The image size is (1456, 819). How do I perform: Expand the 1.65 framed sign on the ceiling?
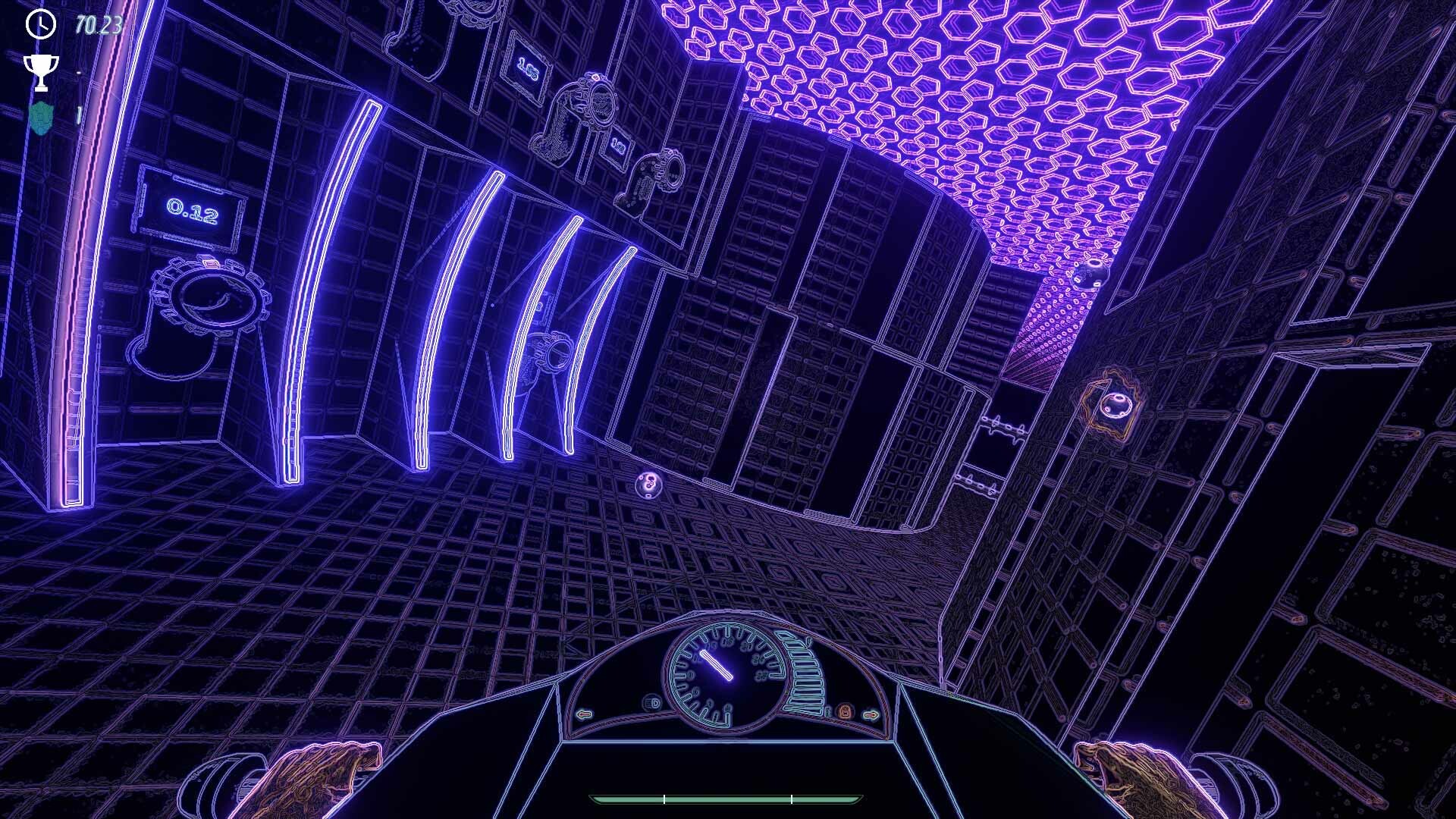coord(527,69)
